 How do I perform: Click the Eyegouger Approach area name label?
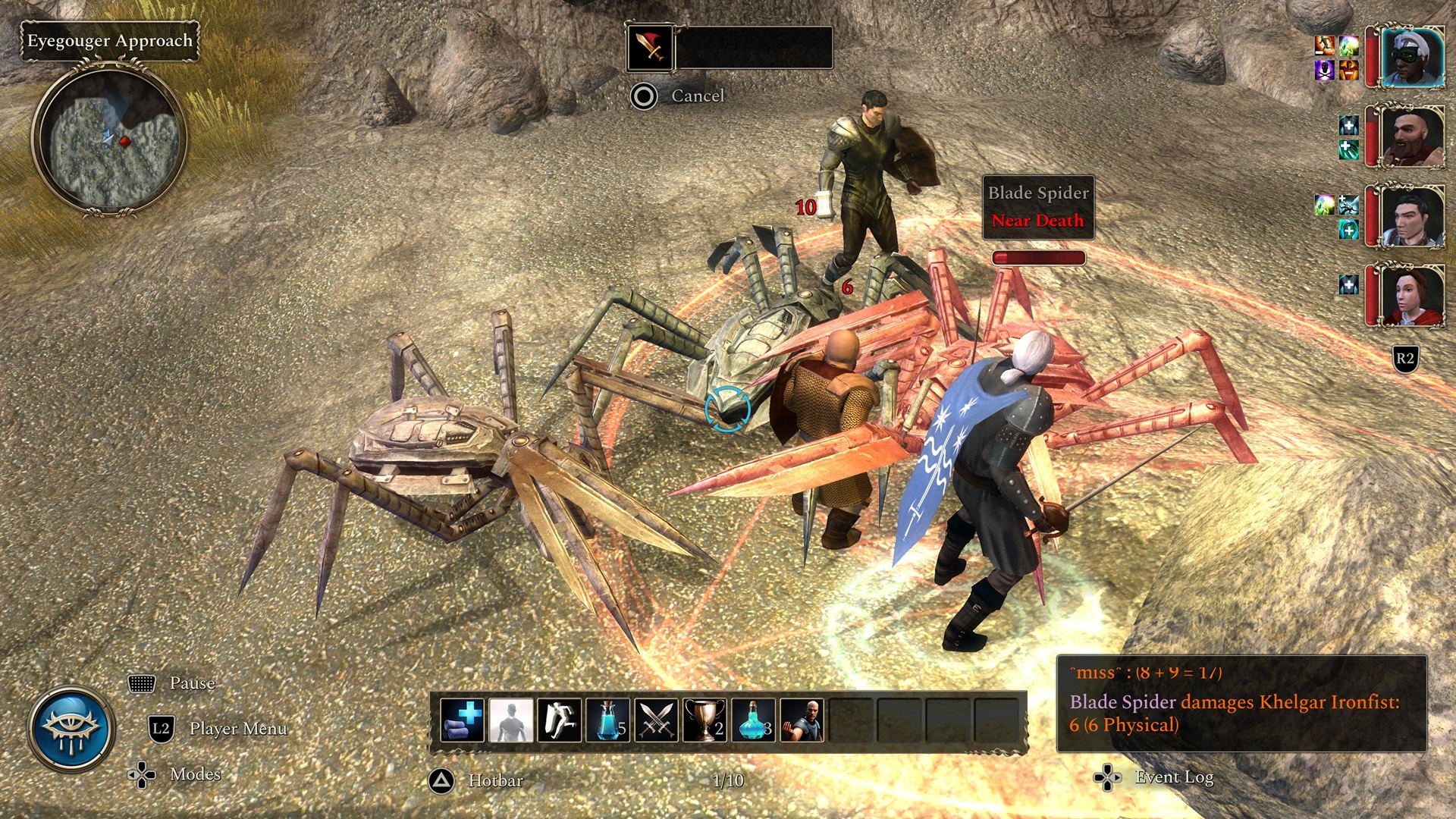tap(110, 41)
